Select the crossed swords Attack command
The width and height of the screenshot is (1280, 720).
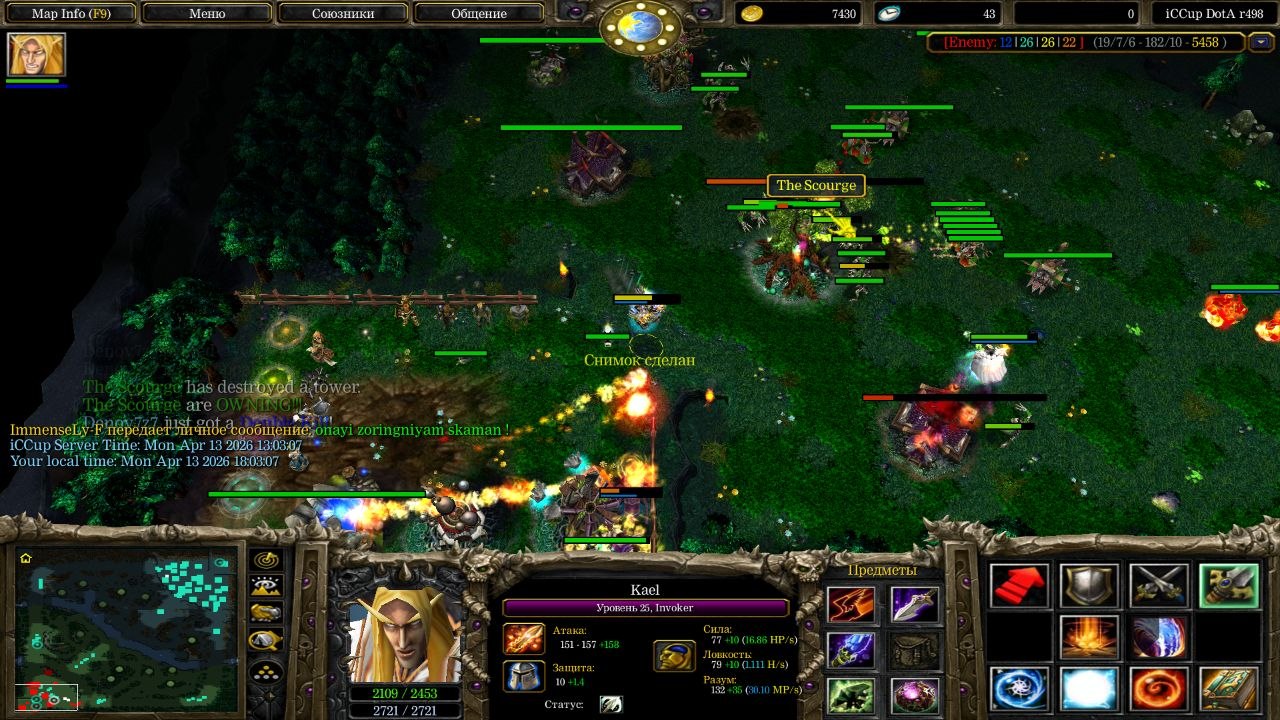pos(1159,586)
